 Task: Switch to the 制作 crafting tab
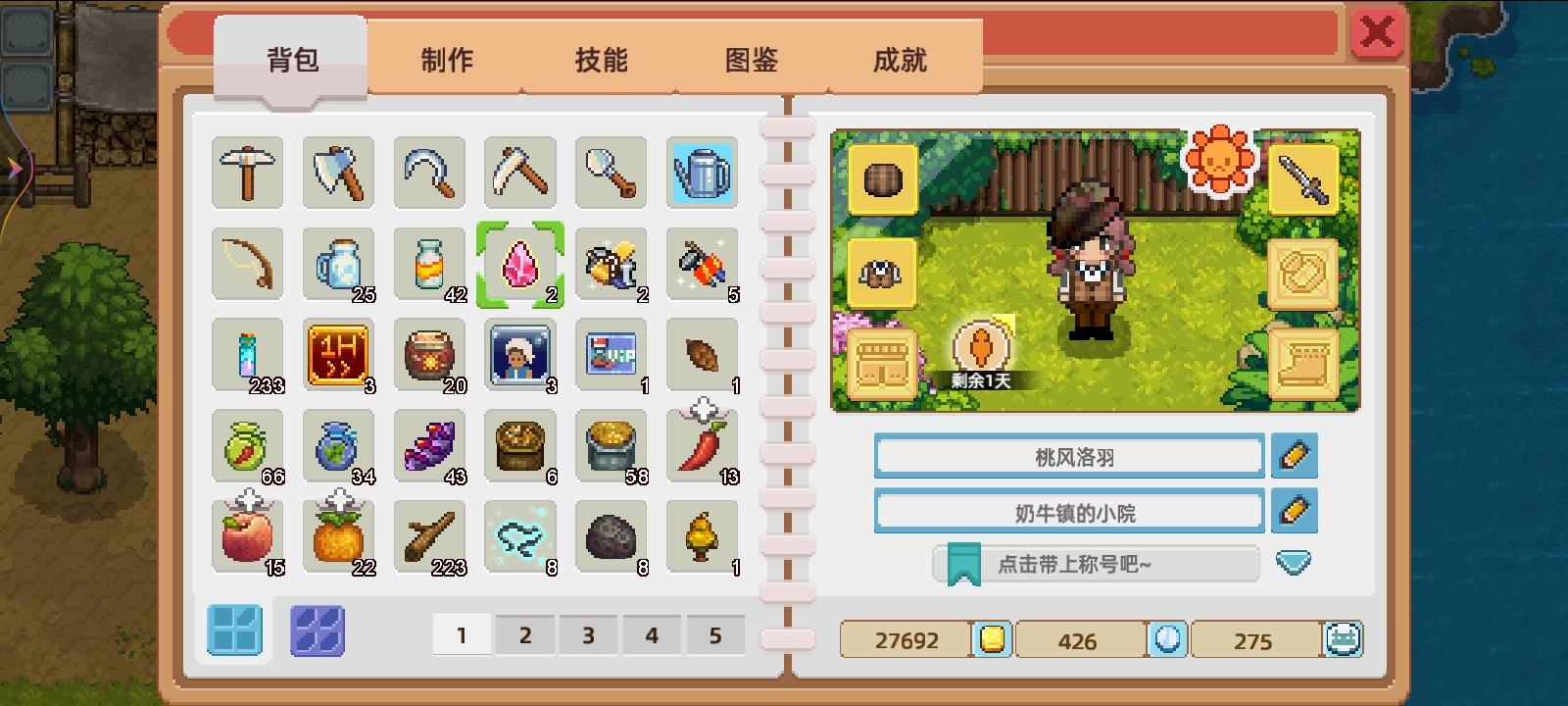coord(447,61)
